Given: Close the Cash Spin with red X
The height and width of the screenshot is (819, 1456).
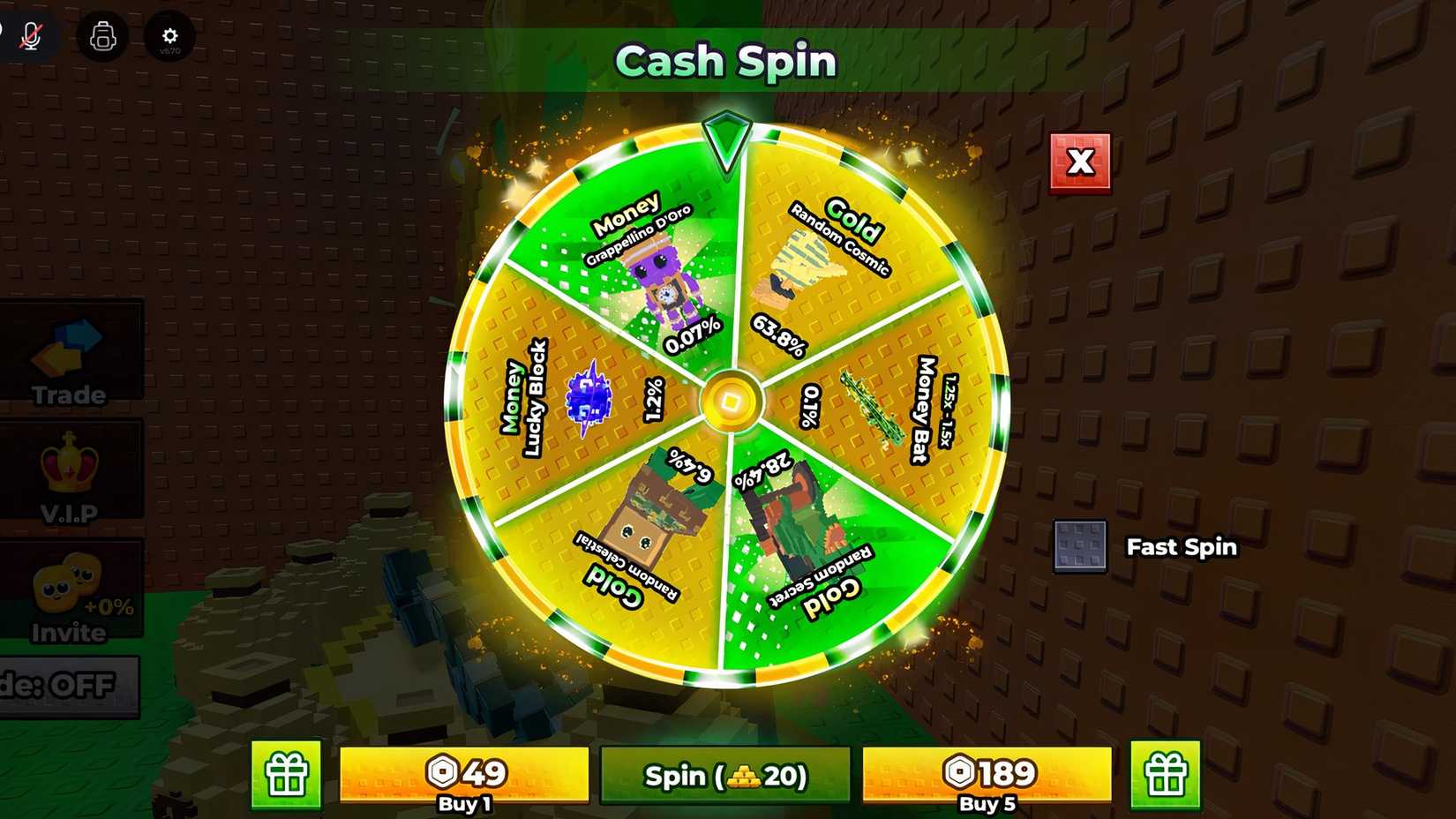Looking at the screenshot, I should [x=1079, y=162].
